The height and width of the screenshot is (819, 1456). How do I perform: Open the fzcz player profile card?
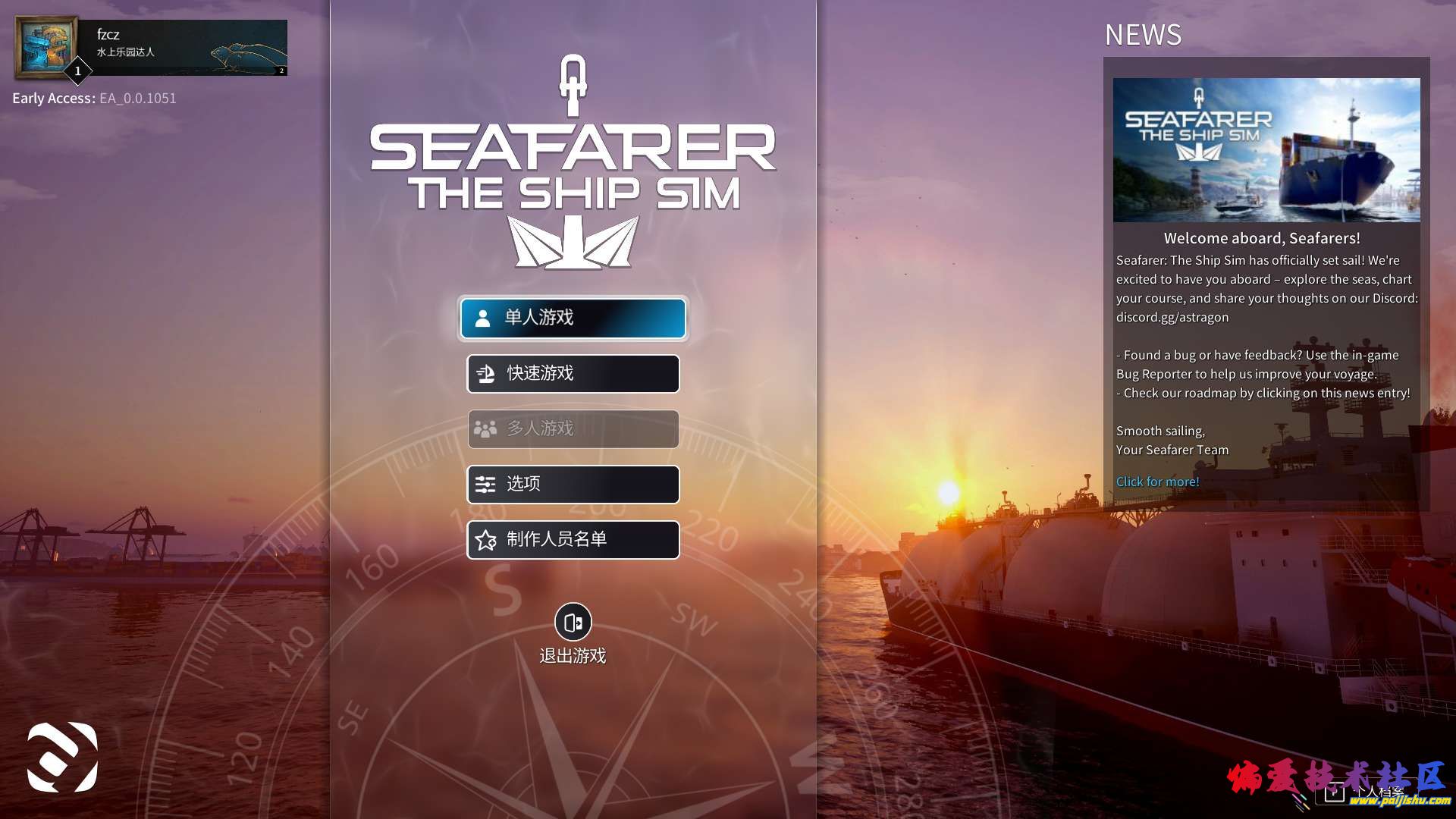152,47
